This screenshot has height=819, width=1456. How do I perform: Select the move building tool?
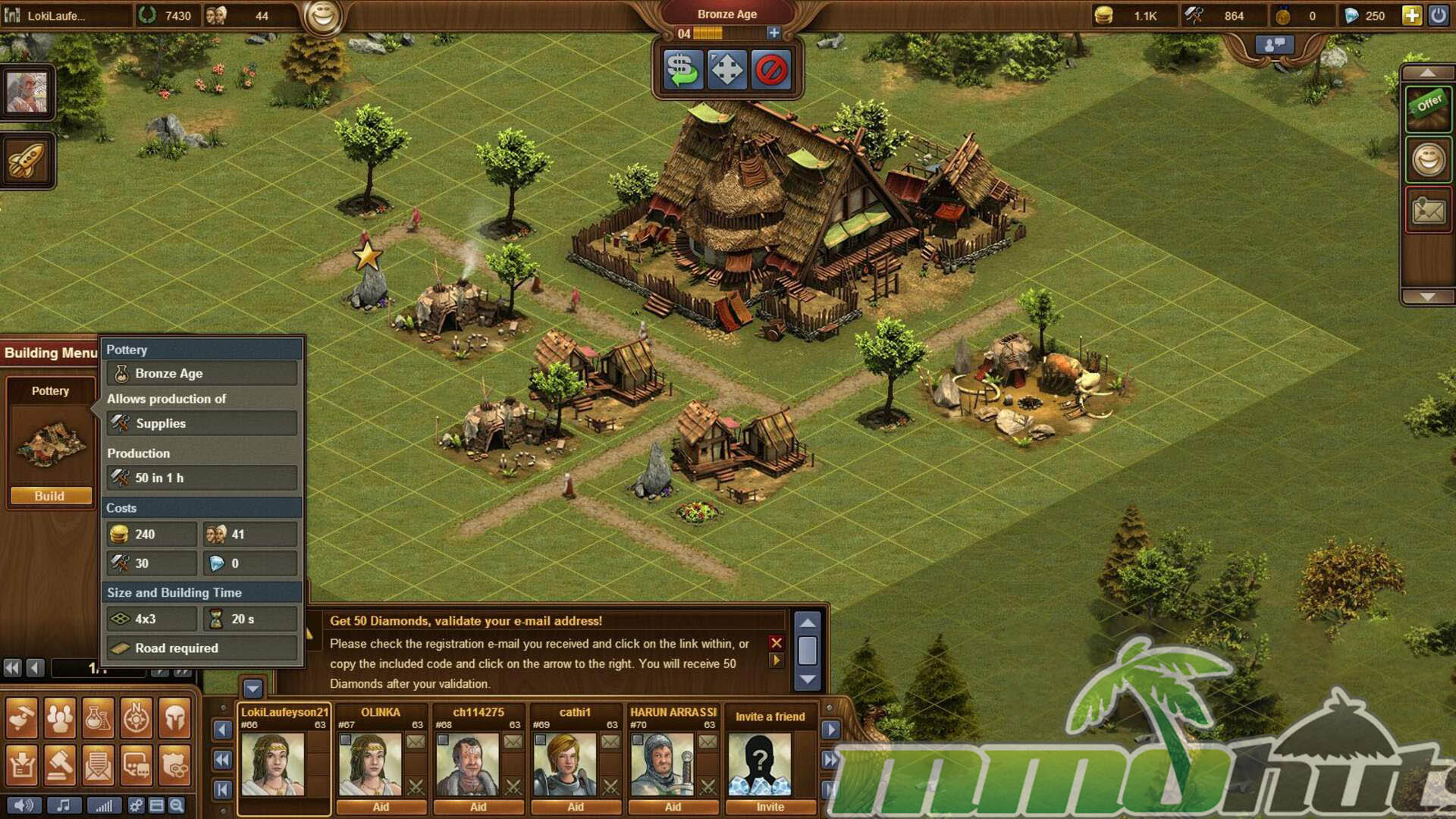[726, 71]
